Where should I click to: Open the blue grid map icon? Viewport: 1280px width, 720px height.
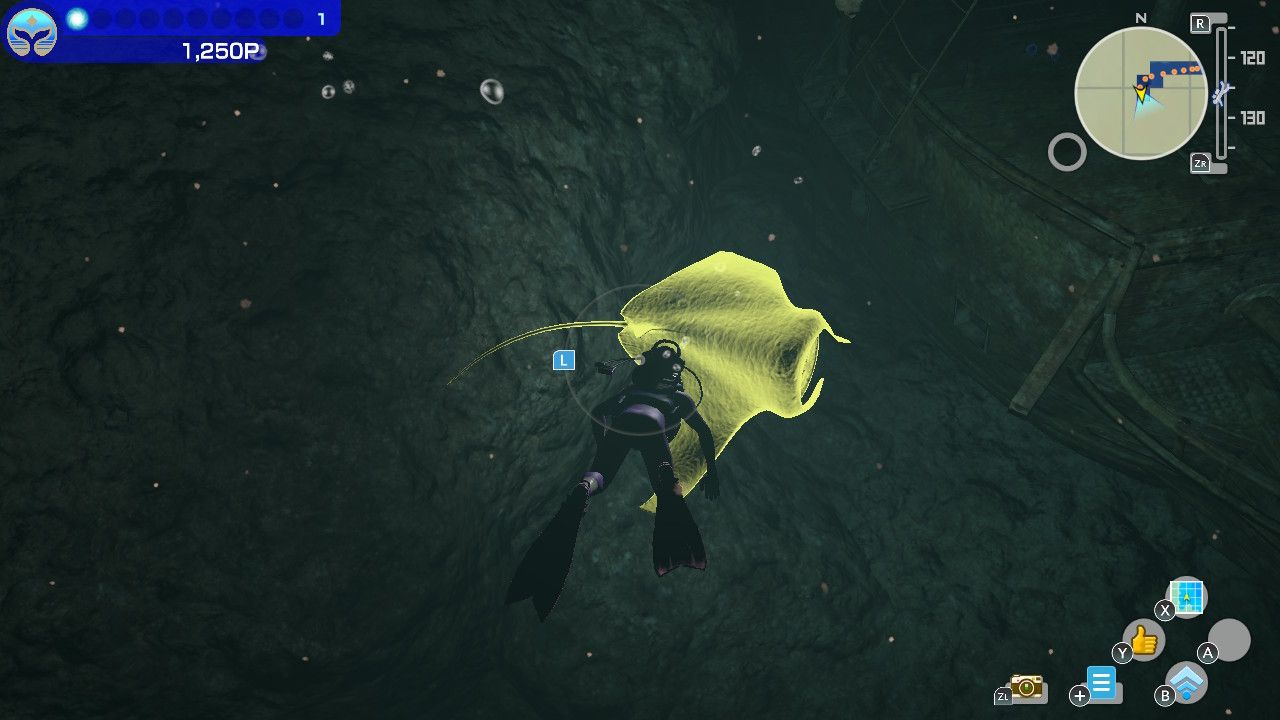[x=1187, y=597]
